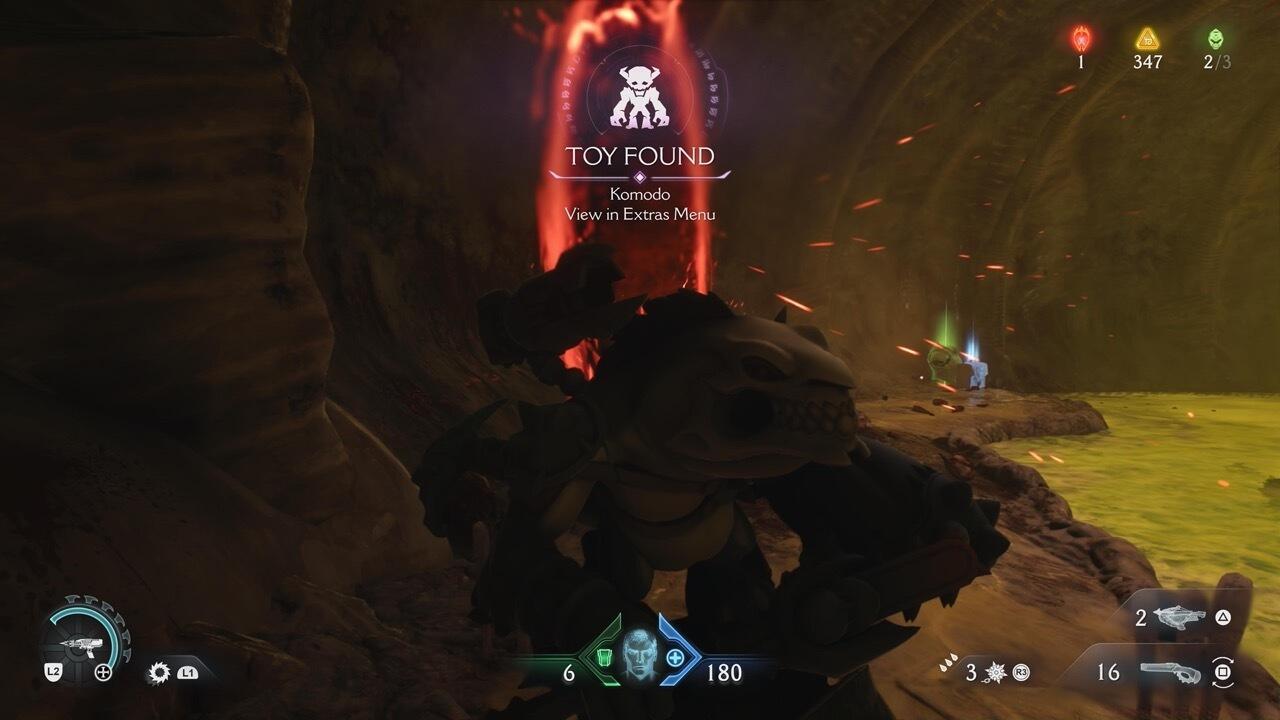Activate the chainsaw blade icon
1280x720 pixels.
click(158, 673)
